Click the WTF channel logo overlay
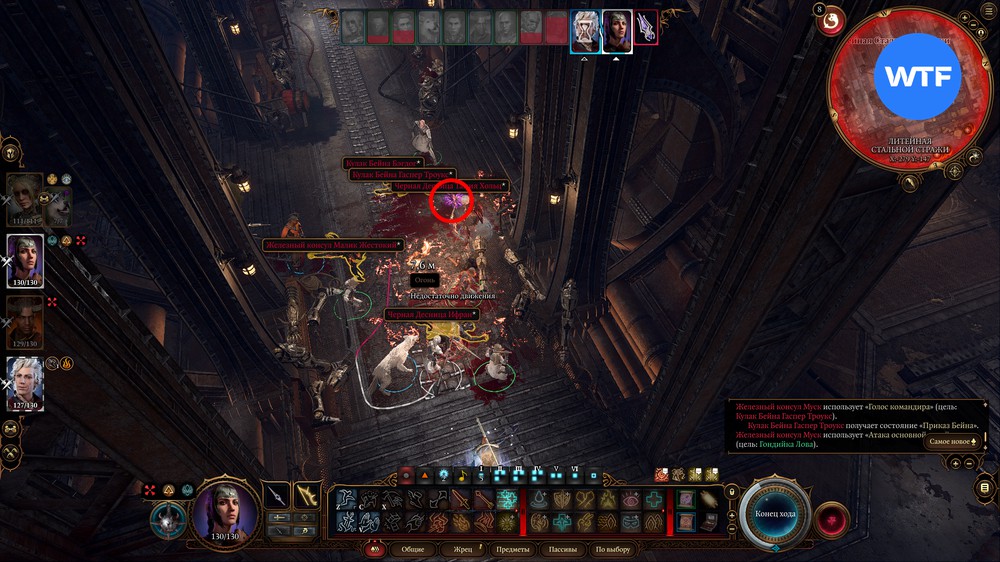The image size is (1000, 562). (x=917, y=77)
